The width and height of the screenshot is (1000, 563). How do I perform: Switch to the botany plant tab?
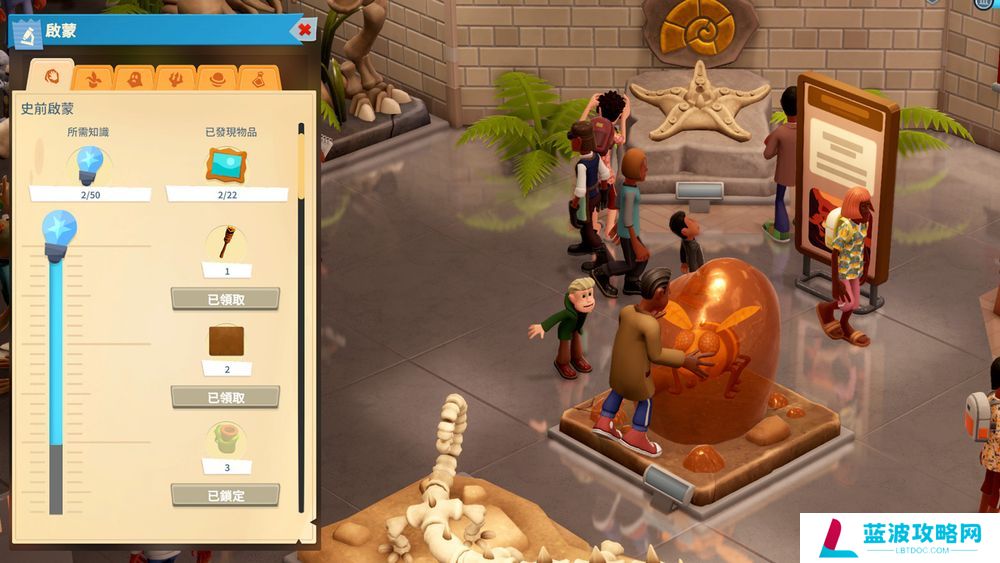click(x=94, y=77)
